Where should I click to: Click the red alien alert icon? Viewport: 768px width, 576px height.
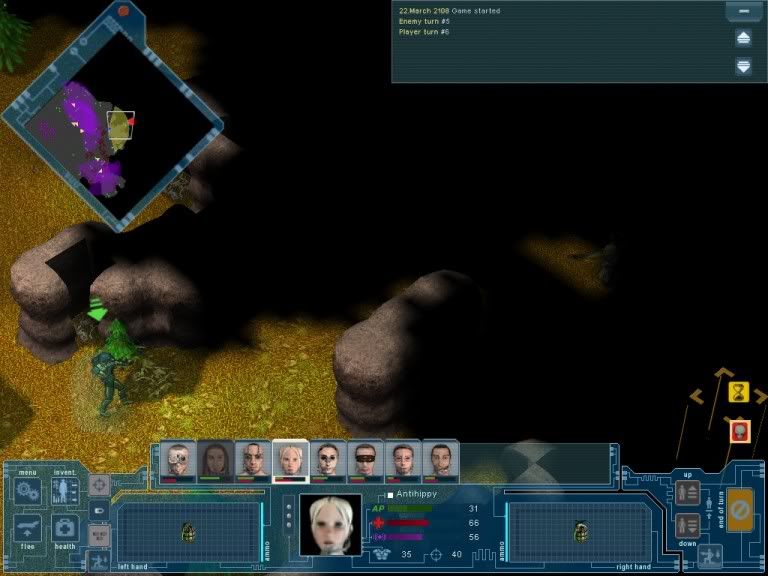point(739,431)
